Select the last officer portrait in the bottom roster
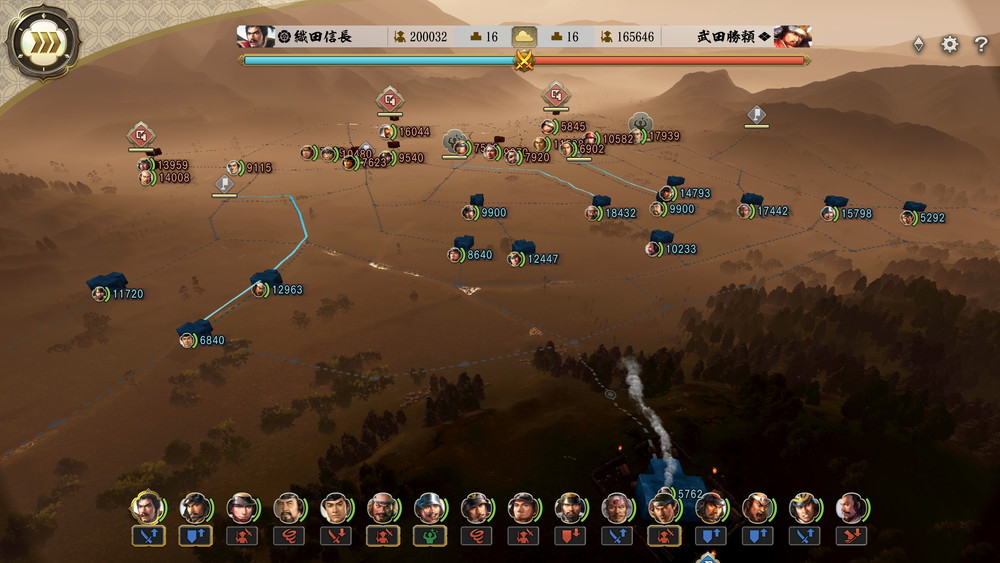This screenshot has height=563, width=1000. (851, 508)
